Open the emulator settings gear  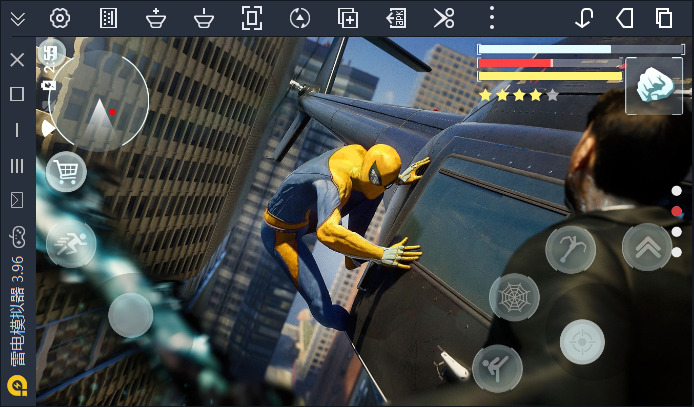[x=60, y=18]
